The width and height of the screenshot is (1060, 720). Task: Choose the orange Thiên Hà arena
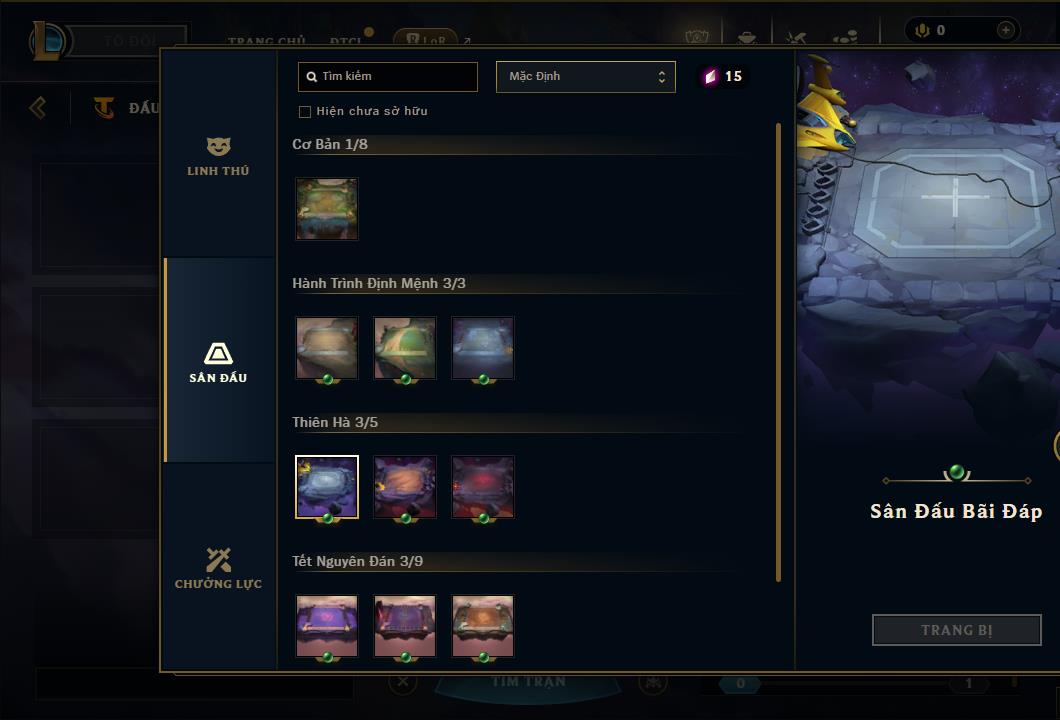pyautogui.click(x=405, y=487)
